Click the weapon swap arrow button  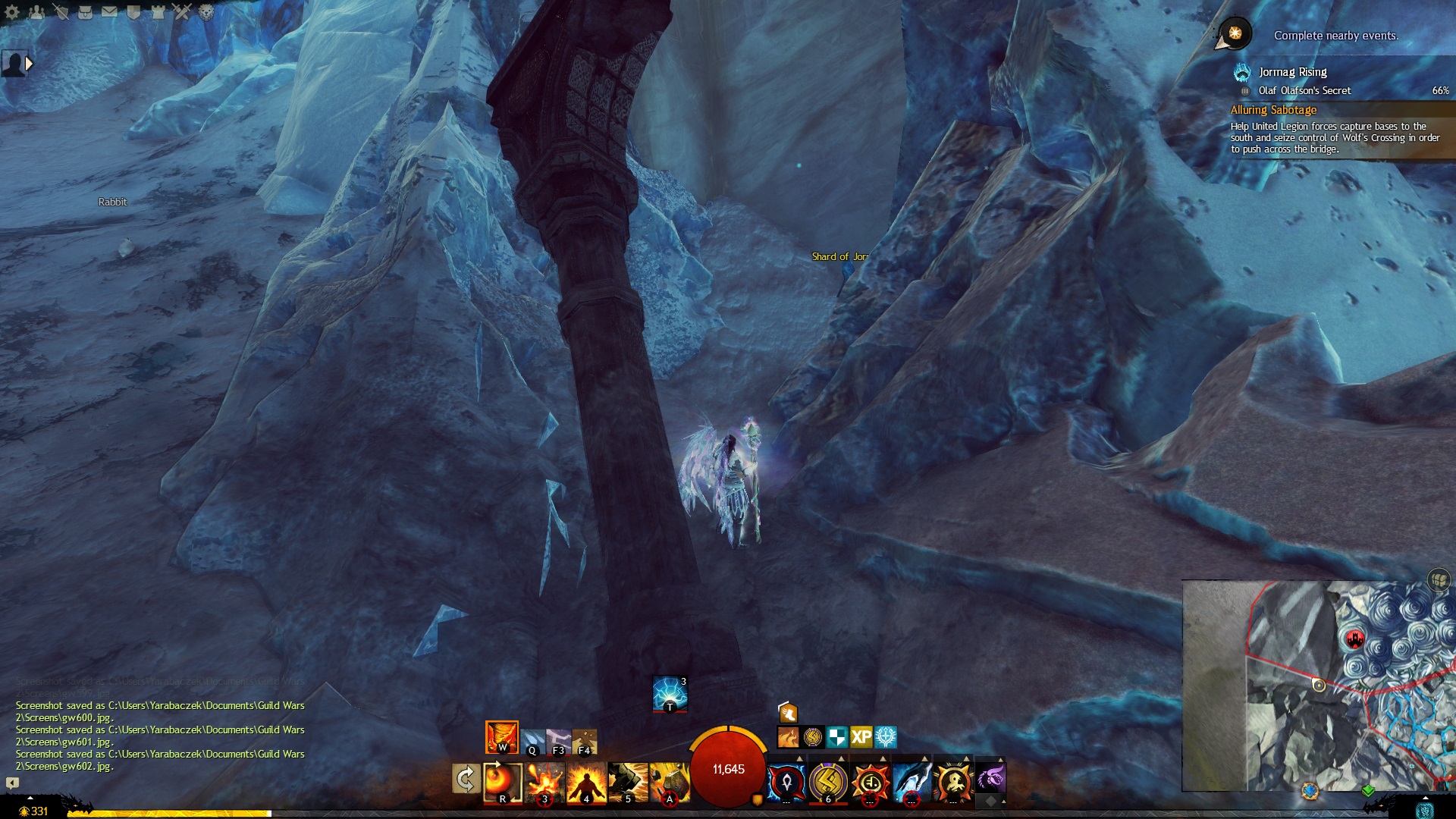pos(466,779)
